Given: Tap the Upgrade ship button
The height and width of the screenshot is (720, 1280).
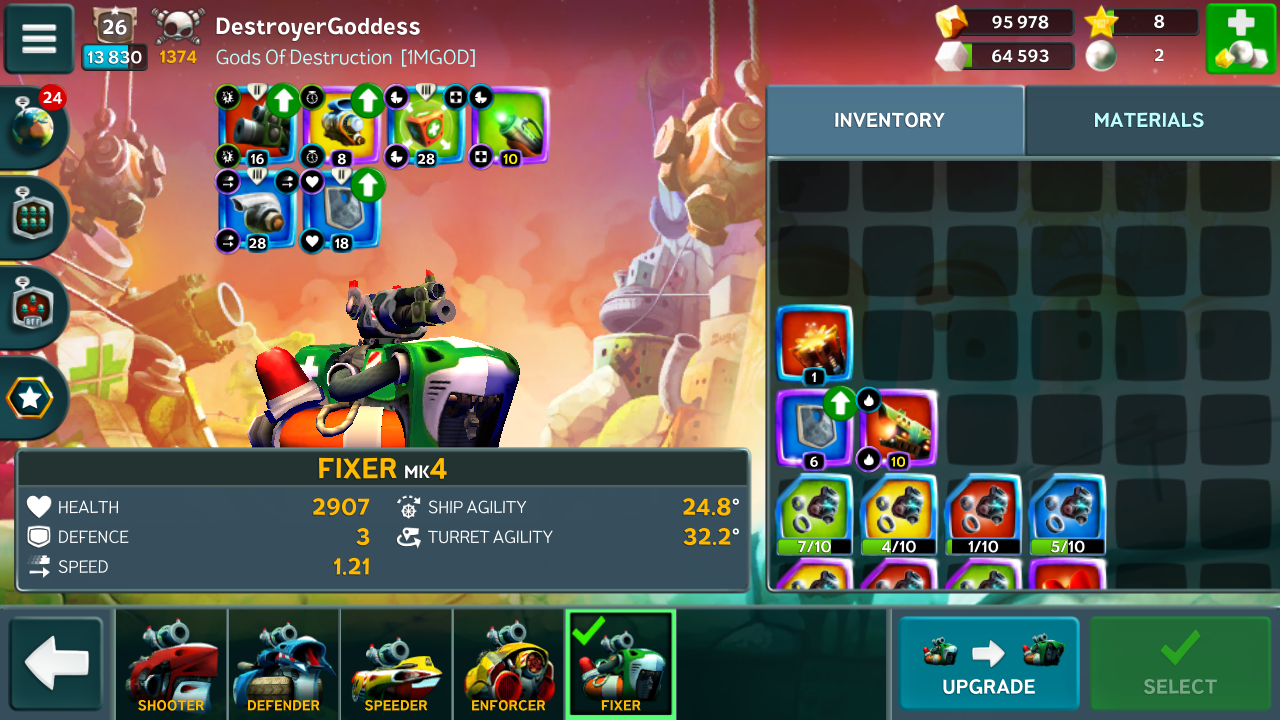Looking at the screenshot, I should point(988,664).
